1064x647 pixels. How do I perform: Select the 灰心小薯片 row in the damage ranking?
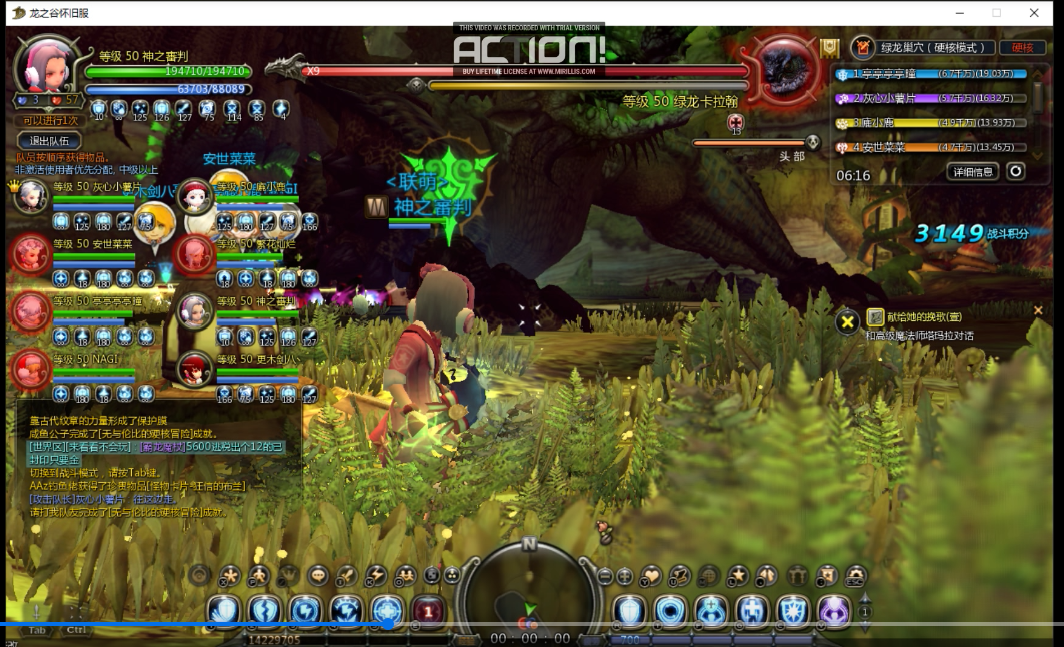point(930,98)
